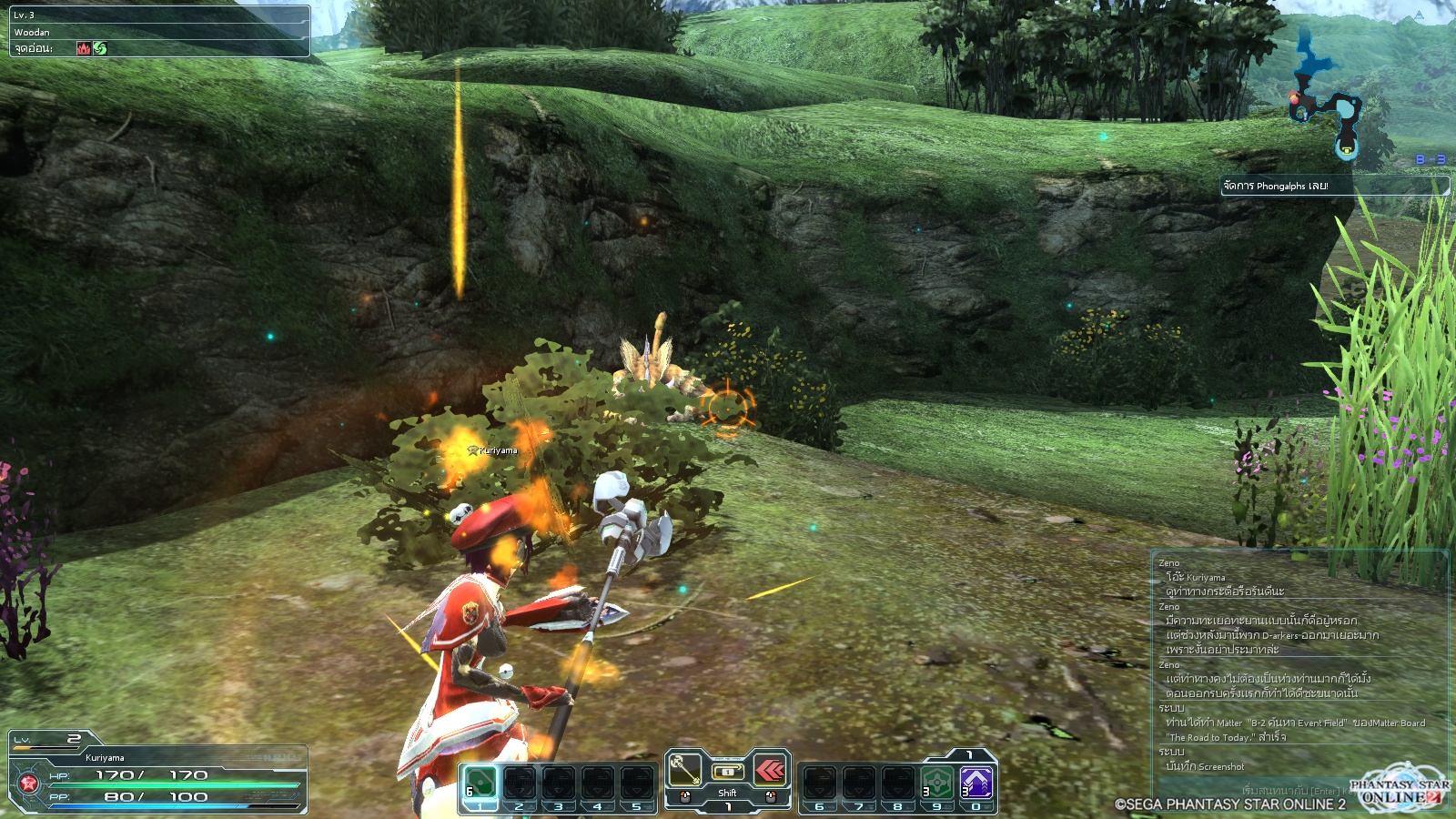Select the Woodan enemy target panel
Screen dimensions: 1456x819
pyautogui.click(x=160, y=32)
